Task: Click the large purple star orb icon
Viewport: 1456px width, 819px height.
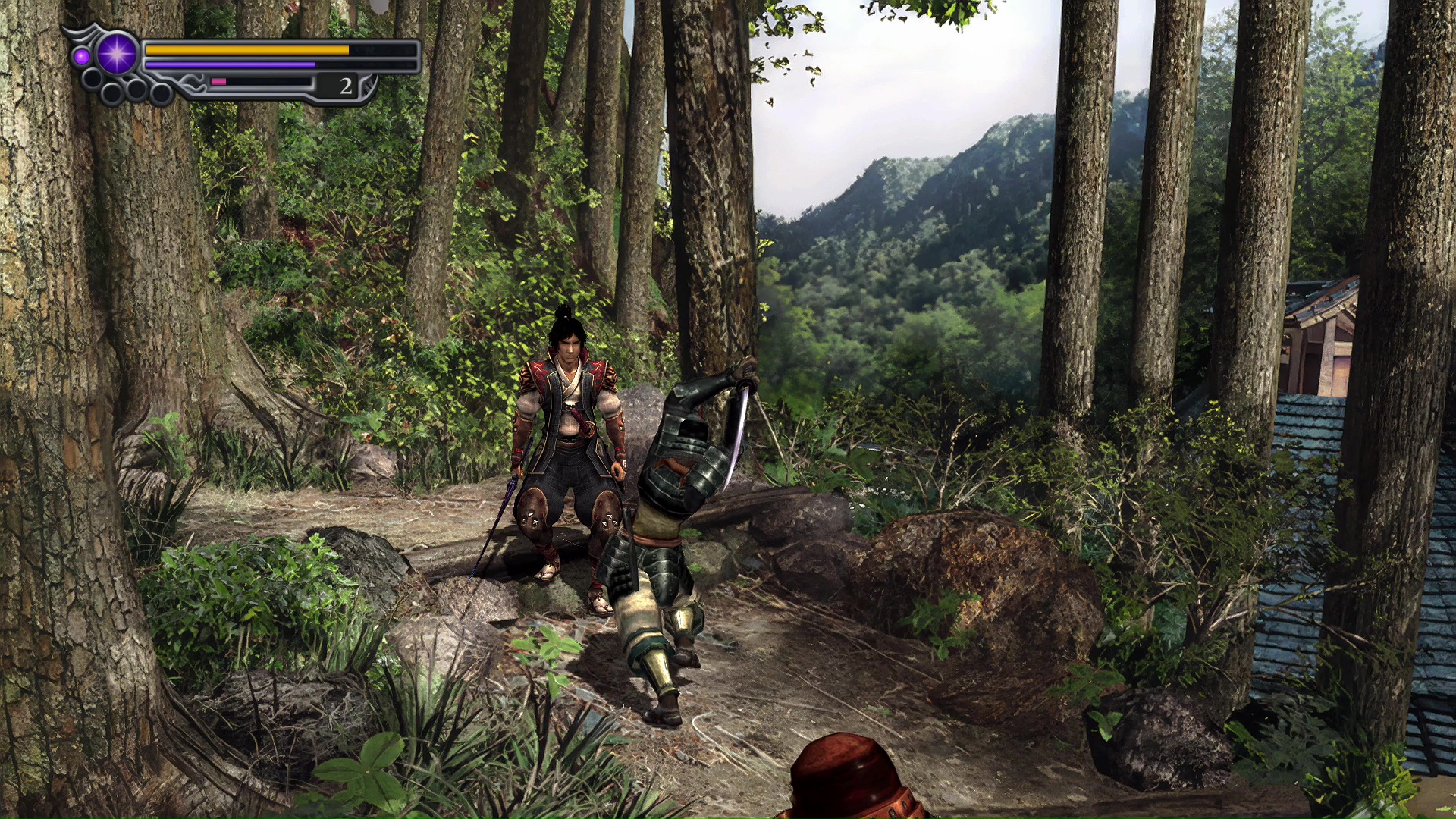Action: click(118, 54)
